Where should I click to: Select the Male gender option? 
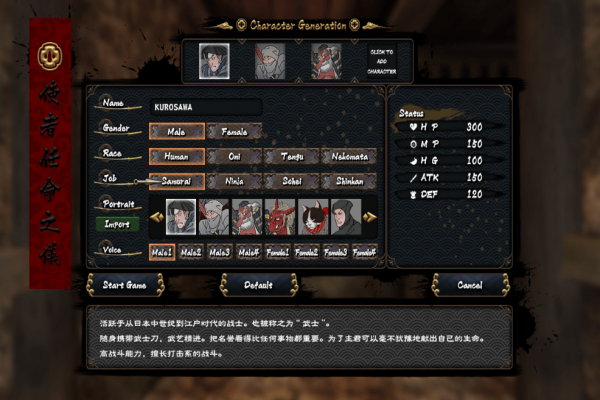pyautogui.click(x=177, y=131)
